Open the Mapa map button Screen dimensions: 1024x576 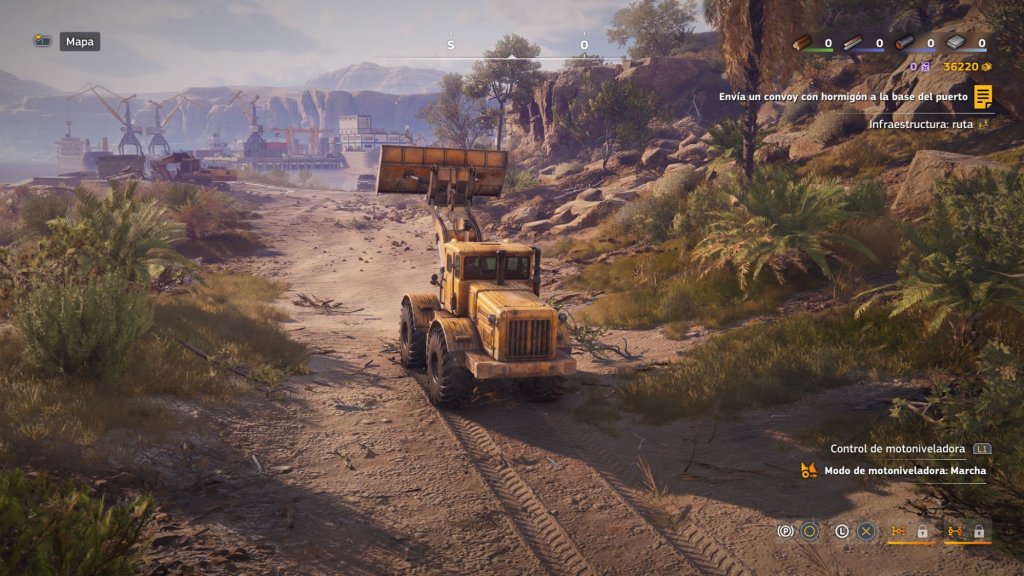pyautogui.click(x=79, y=42)
